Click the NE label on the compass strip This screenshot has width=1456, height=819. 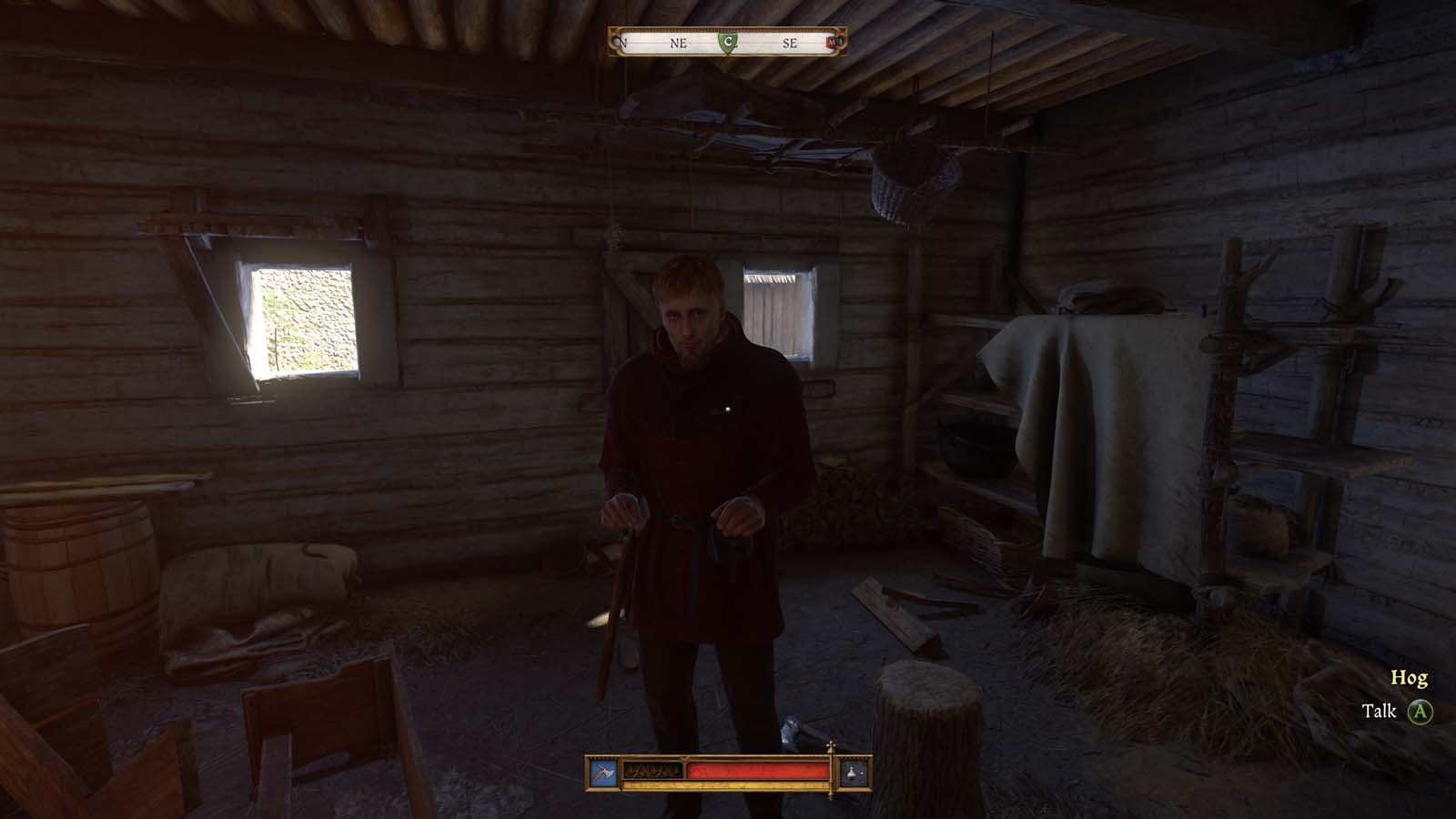pyautogui.click(x=679, y=42)
